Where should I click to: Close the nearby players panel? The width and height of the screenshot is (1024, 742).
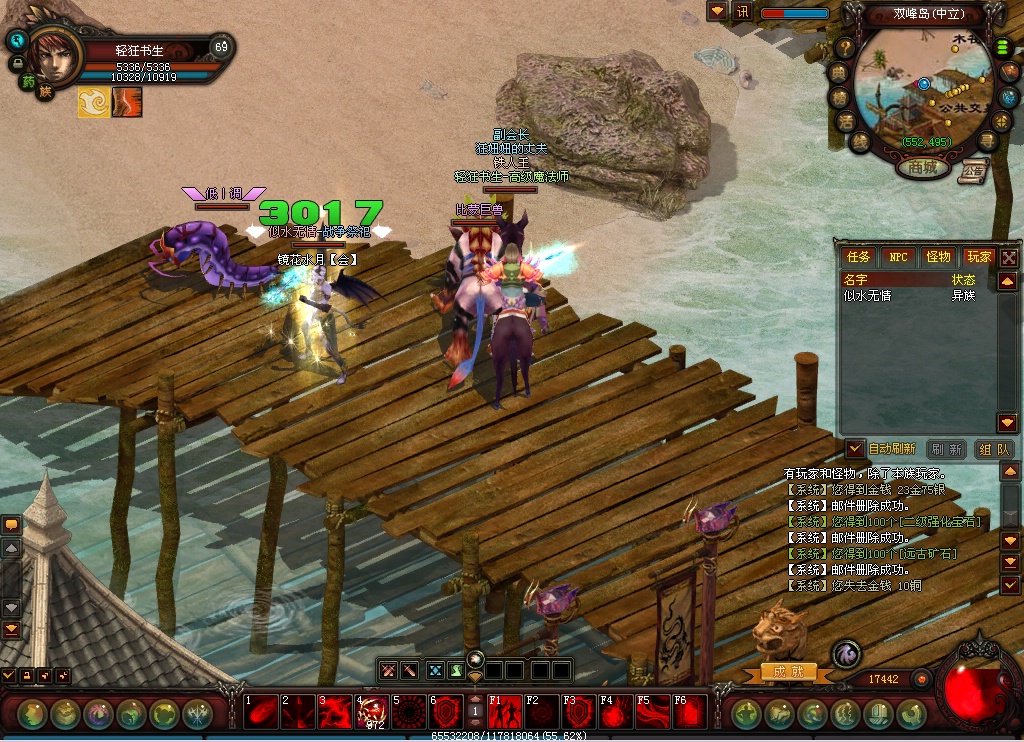point(1009,257)
